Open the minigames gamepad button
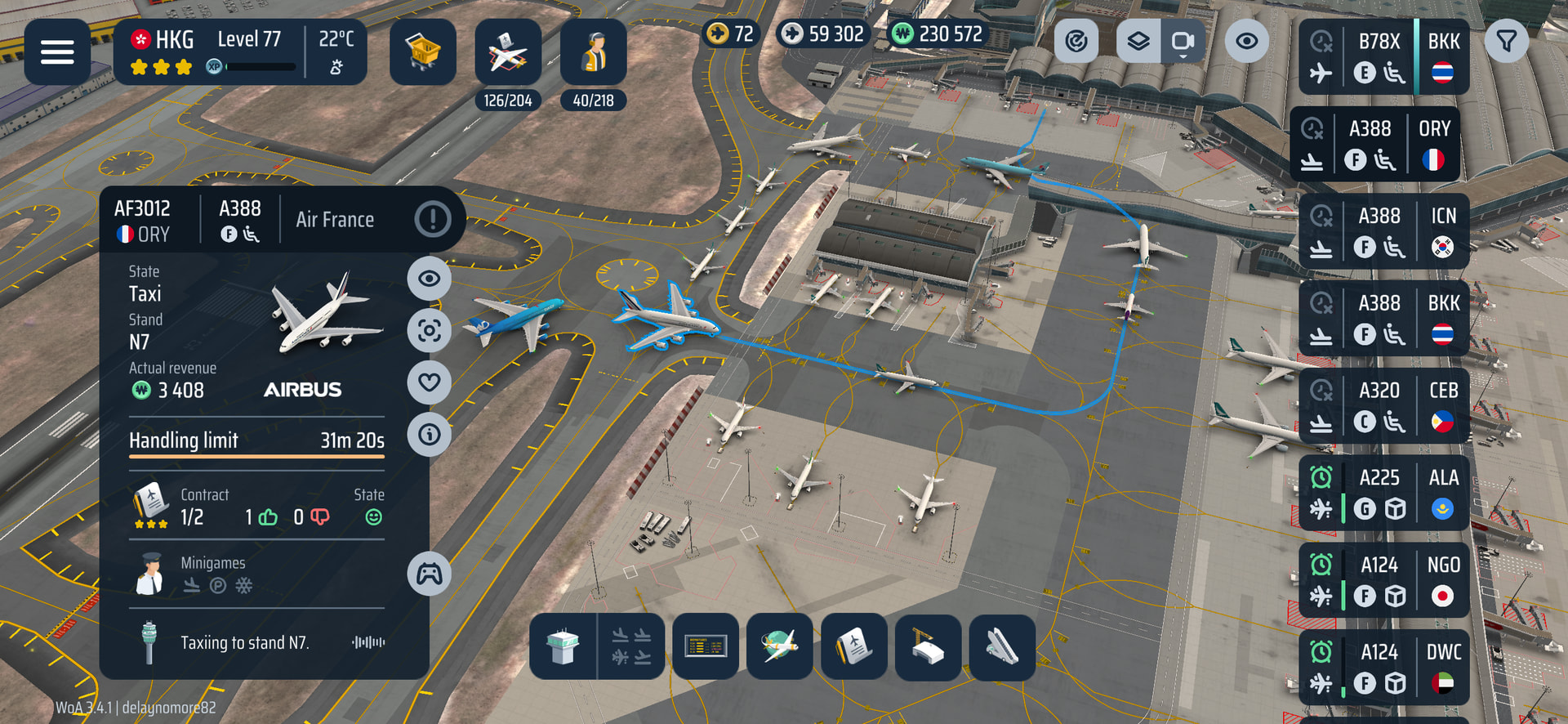Viewport: 1568px width, 724px height. pyautogui.click(x=430, y=574)
